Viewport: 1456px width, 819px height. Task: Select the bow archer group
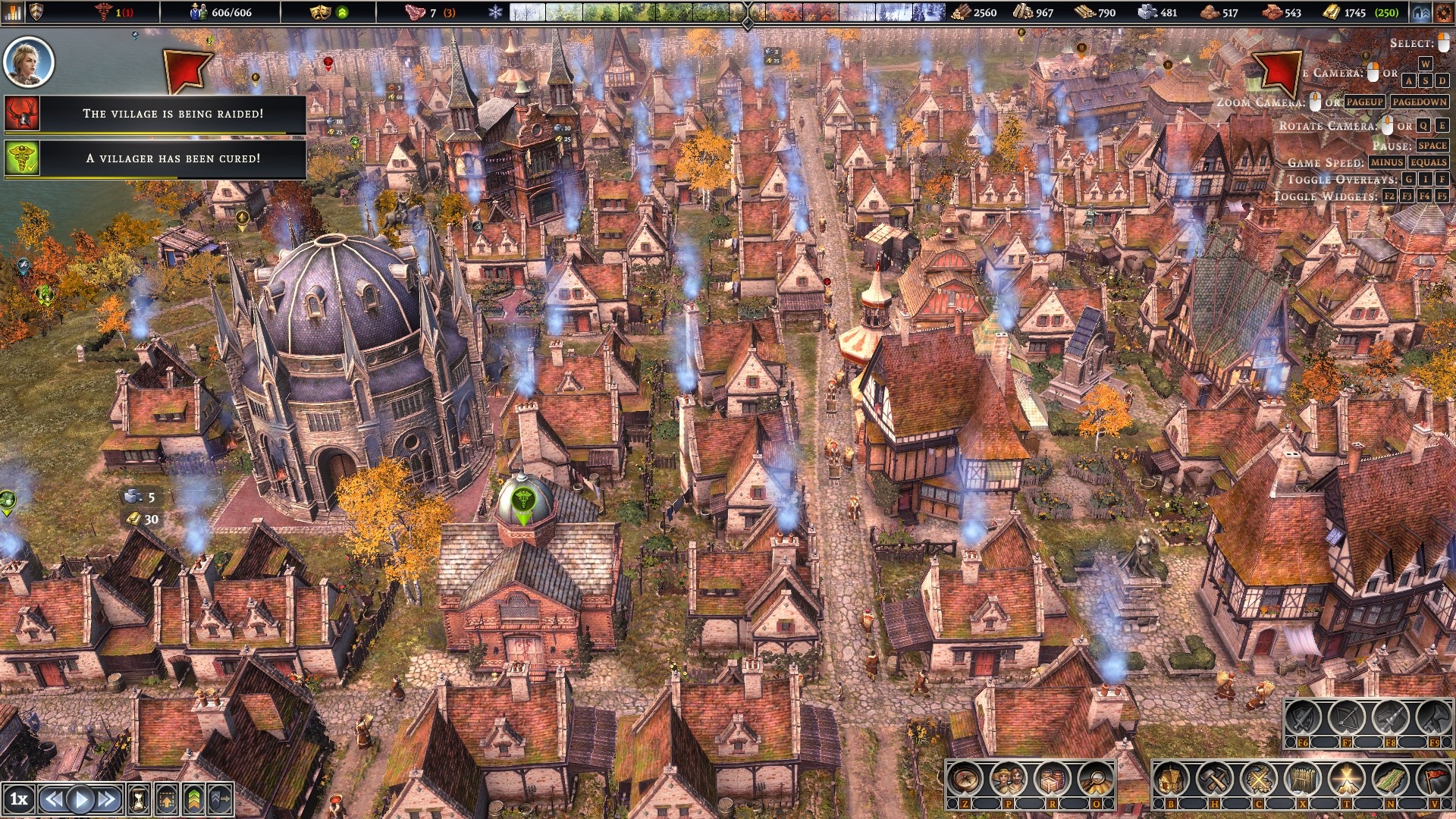[x=1347, y=717]
